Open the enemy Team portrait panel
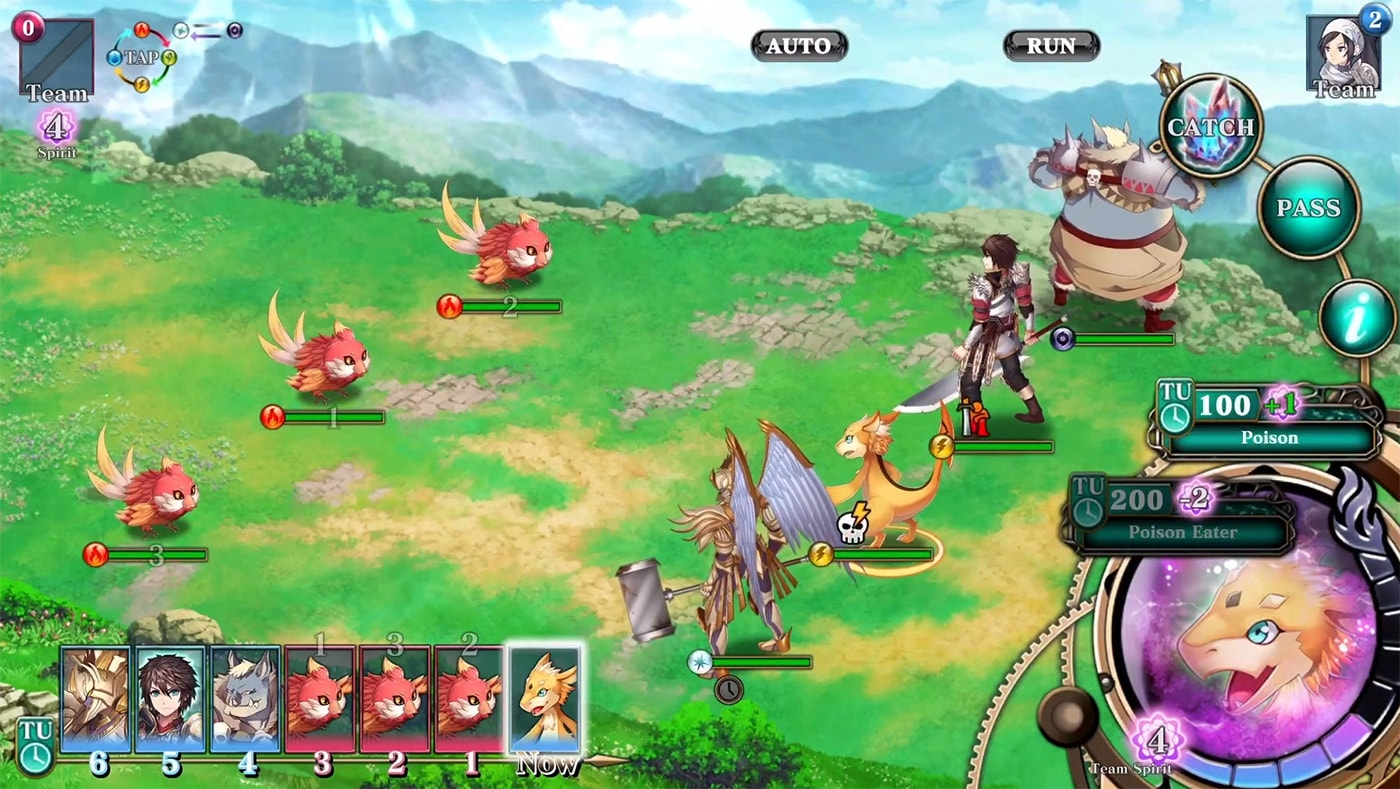This screenshot has width=1400, height=789. (56, 58)
